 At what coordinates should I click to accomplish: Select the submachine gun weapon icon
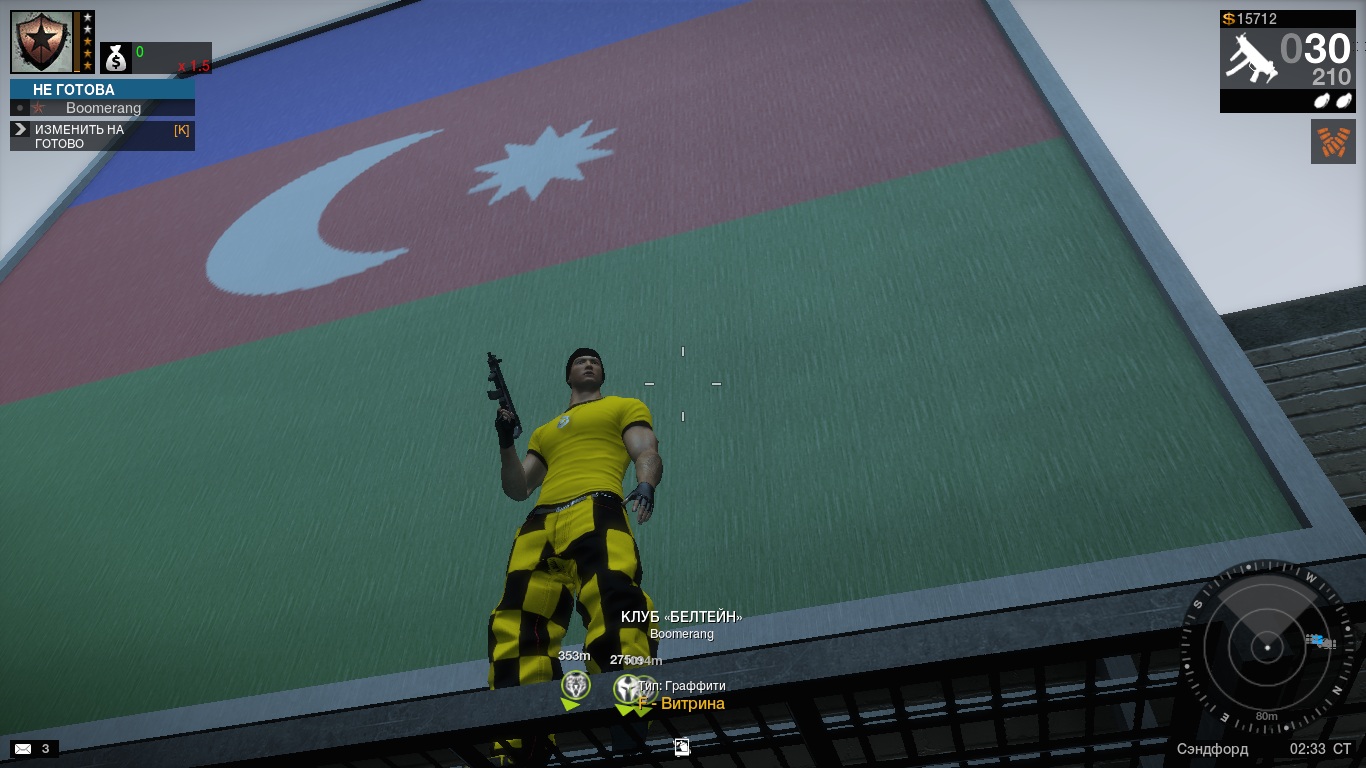[1249, 56]
